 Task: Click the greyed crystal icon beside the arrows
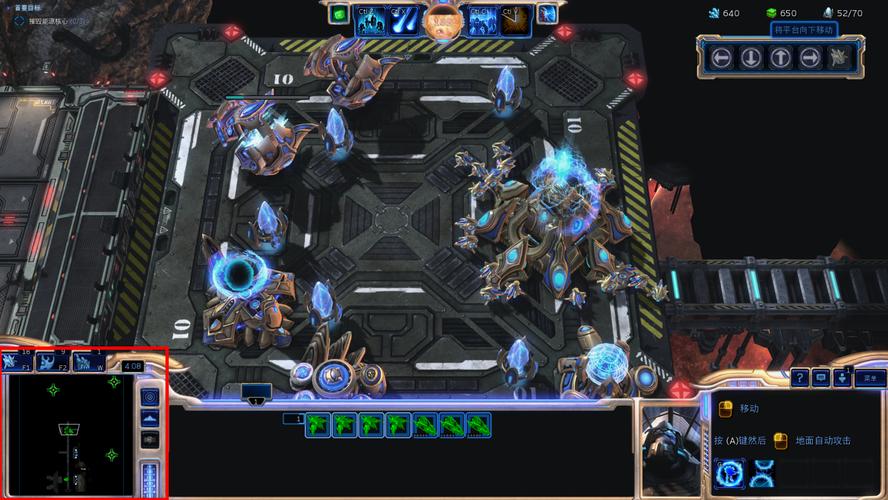pos(840,57)
